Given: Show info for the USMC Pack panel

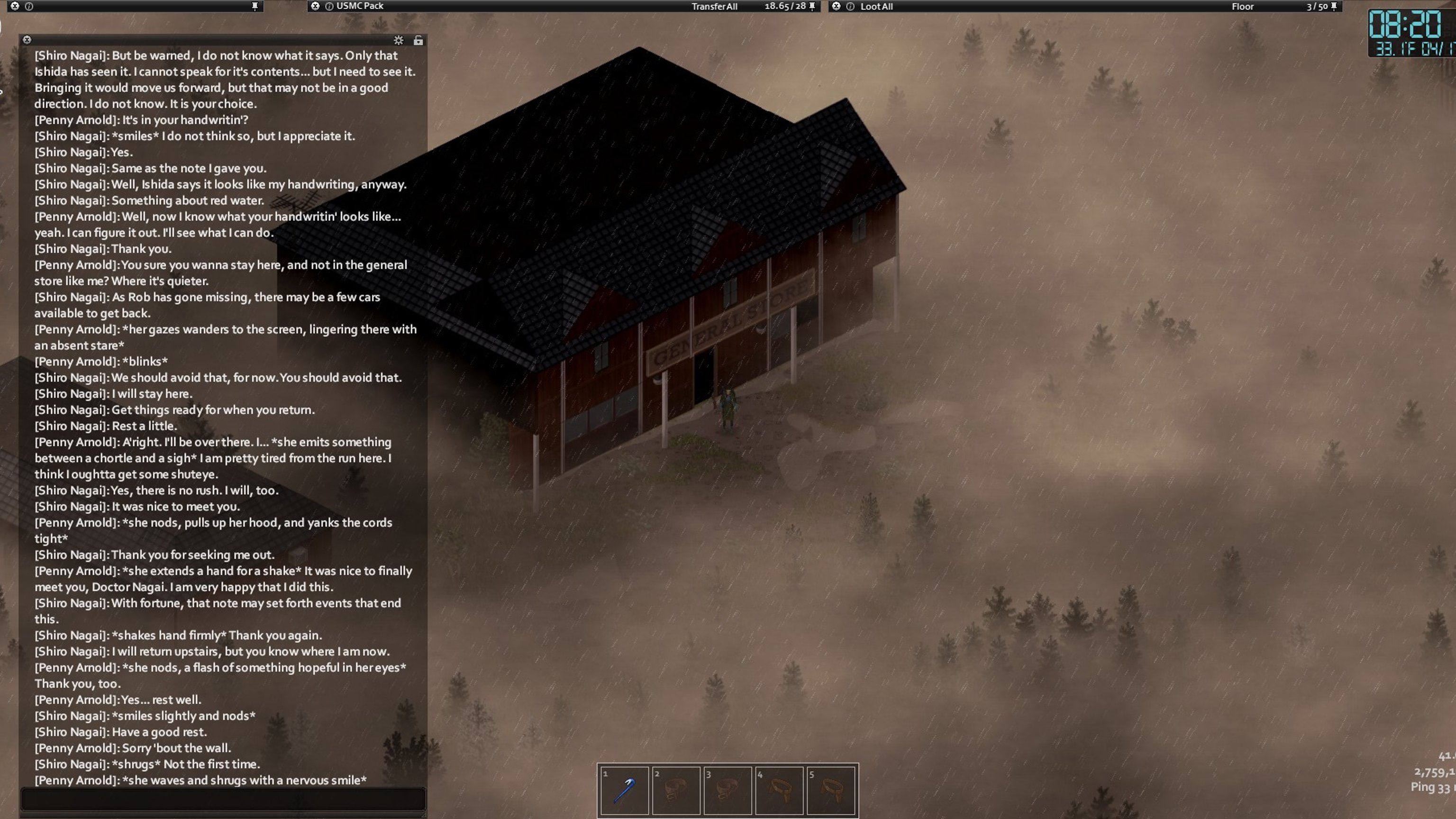Looking at the screenshot, I should tap(329, 6).
